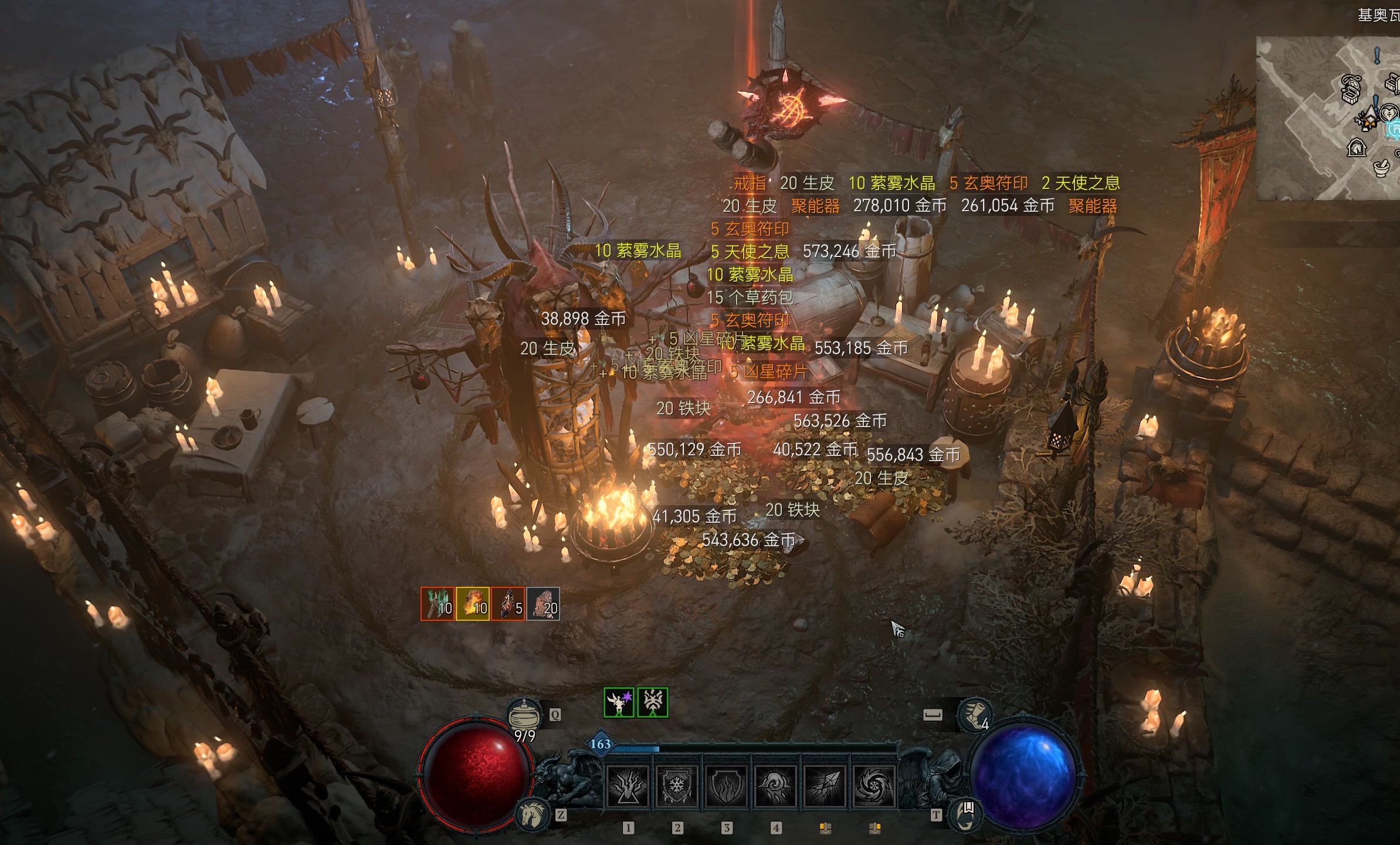Use the flame shield skill
This screenshot has height=845, width=1400.
pos(726,787)
